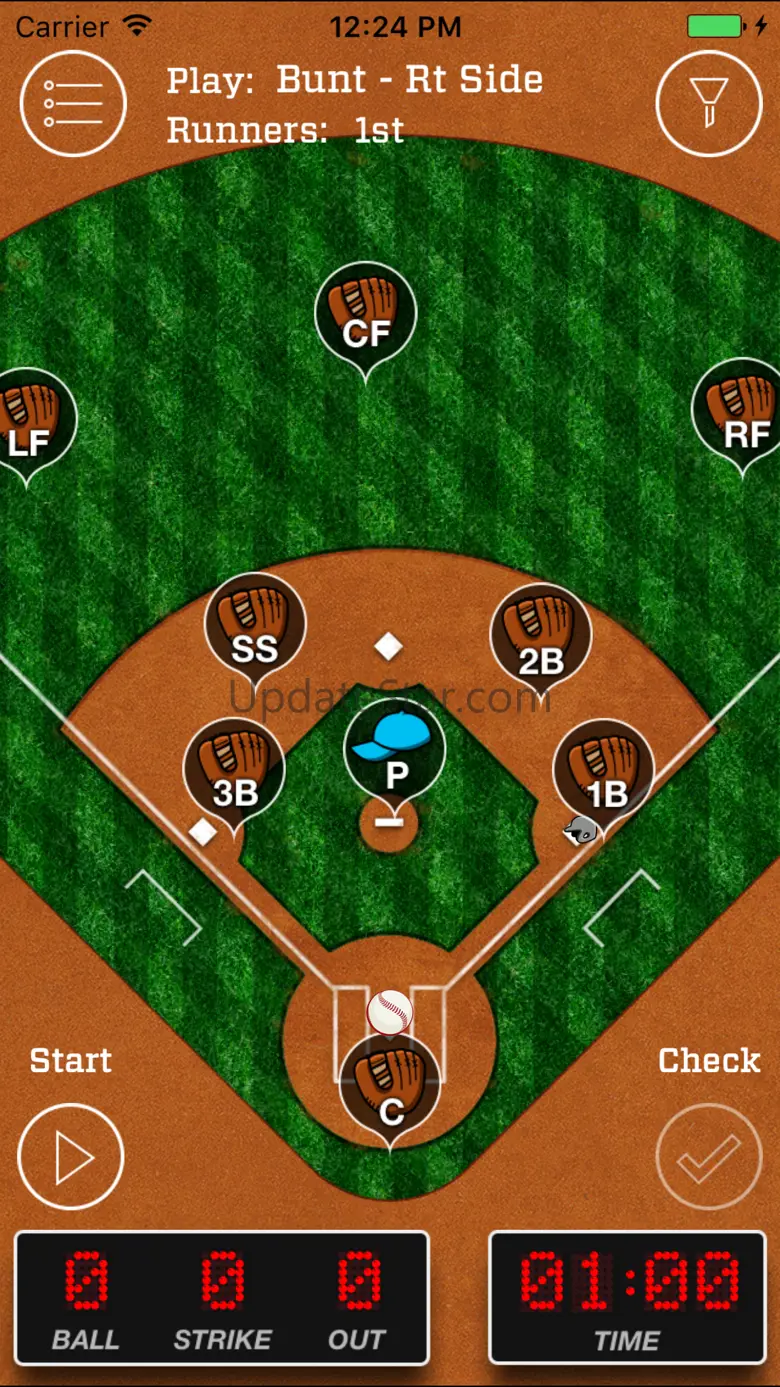Tap the funnel filter button
The image size is (780, 1387).
tap(708, 103)
